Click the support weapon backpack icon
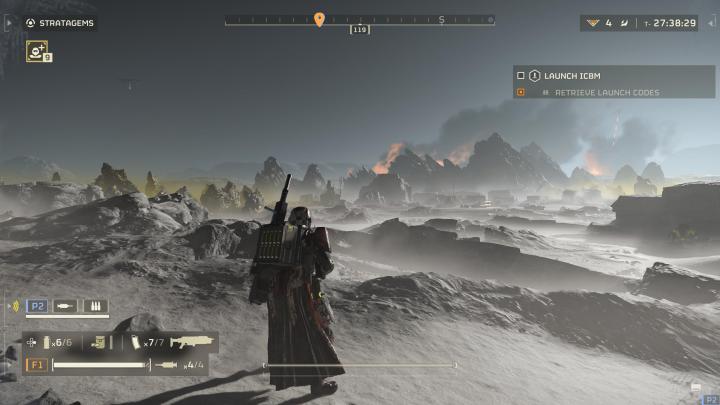Viewport: 720px width, 405px height. pos(99,342)
